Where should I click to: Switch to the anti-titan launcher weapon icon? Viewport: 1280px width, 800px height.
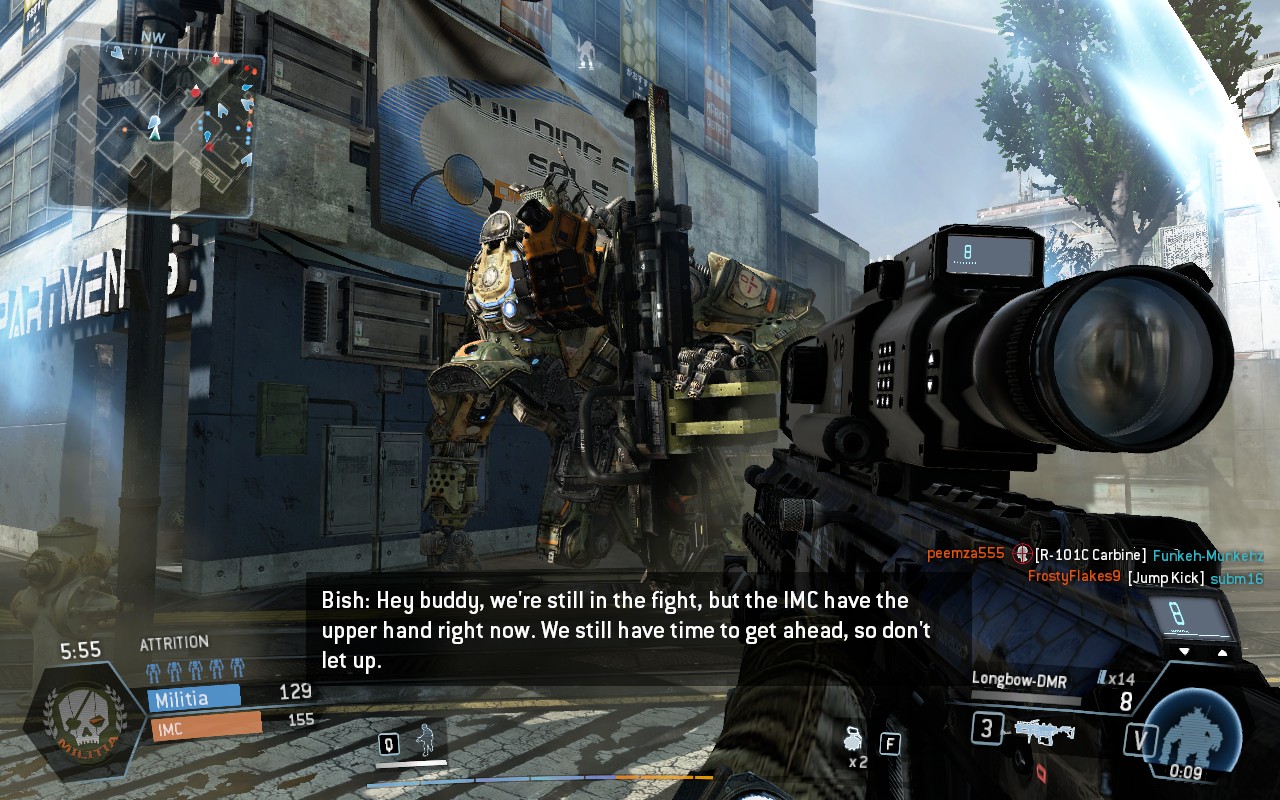point(1045,731)
